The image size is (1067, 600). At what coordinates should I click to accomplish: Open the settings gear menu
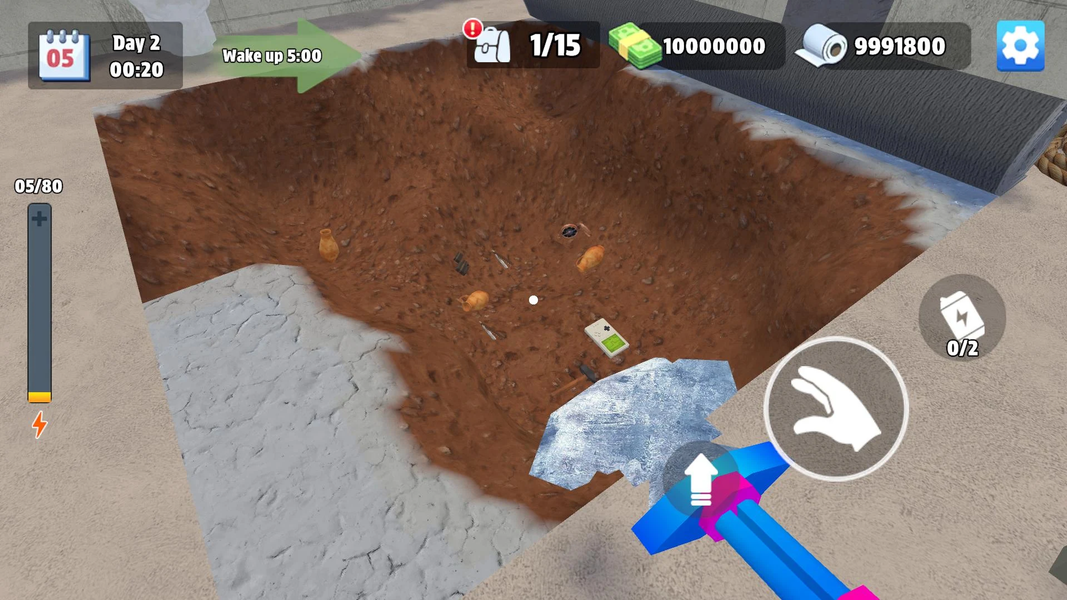pos(1020,46)
